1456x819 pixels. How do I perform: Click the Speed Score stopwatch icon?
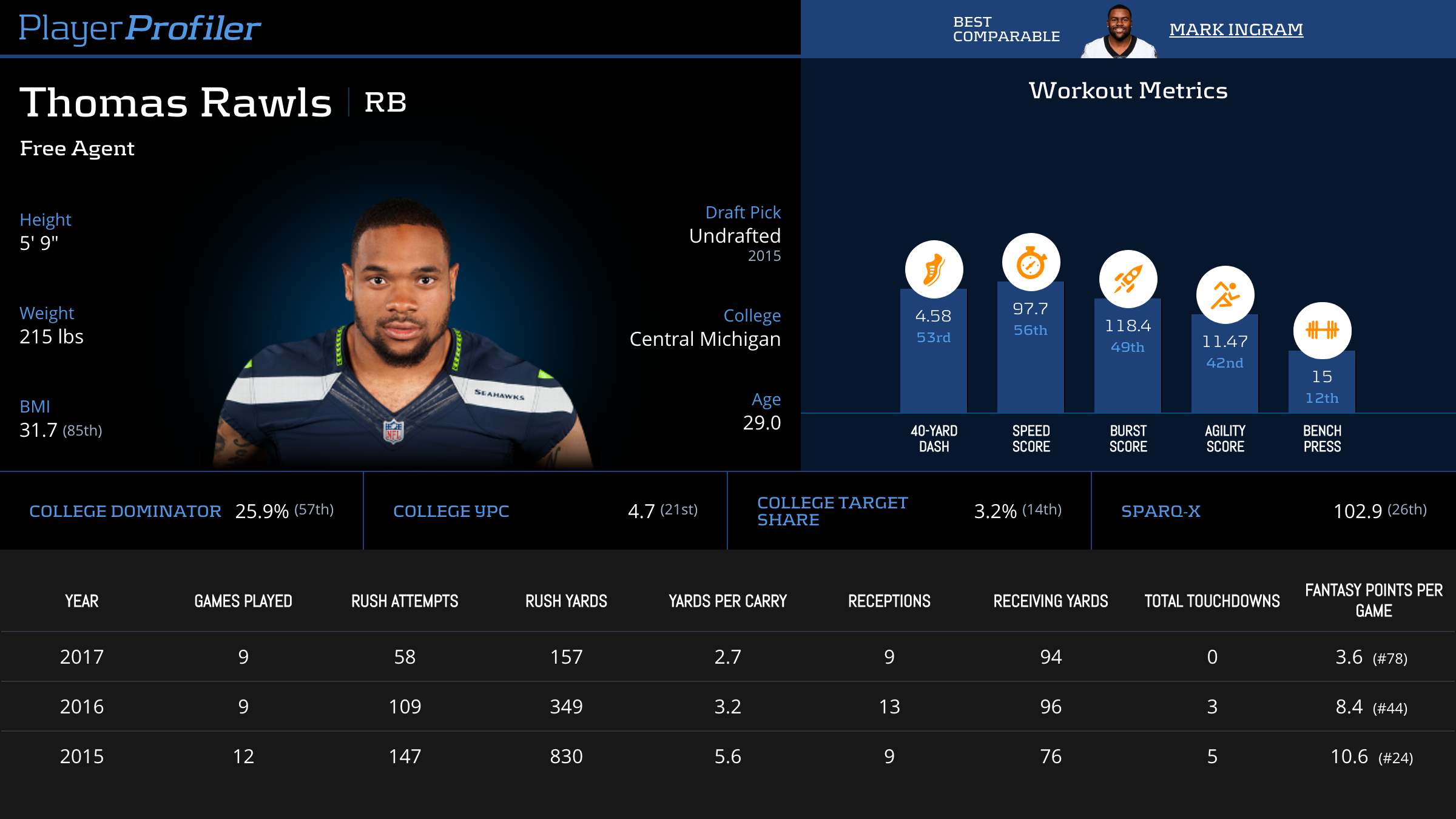(x=1031, y=263)
